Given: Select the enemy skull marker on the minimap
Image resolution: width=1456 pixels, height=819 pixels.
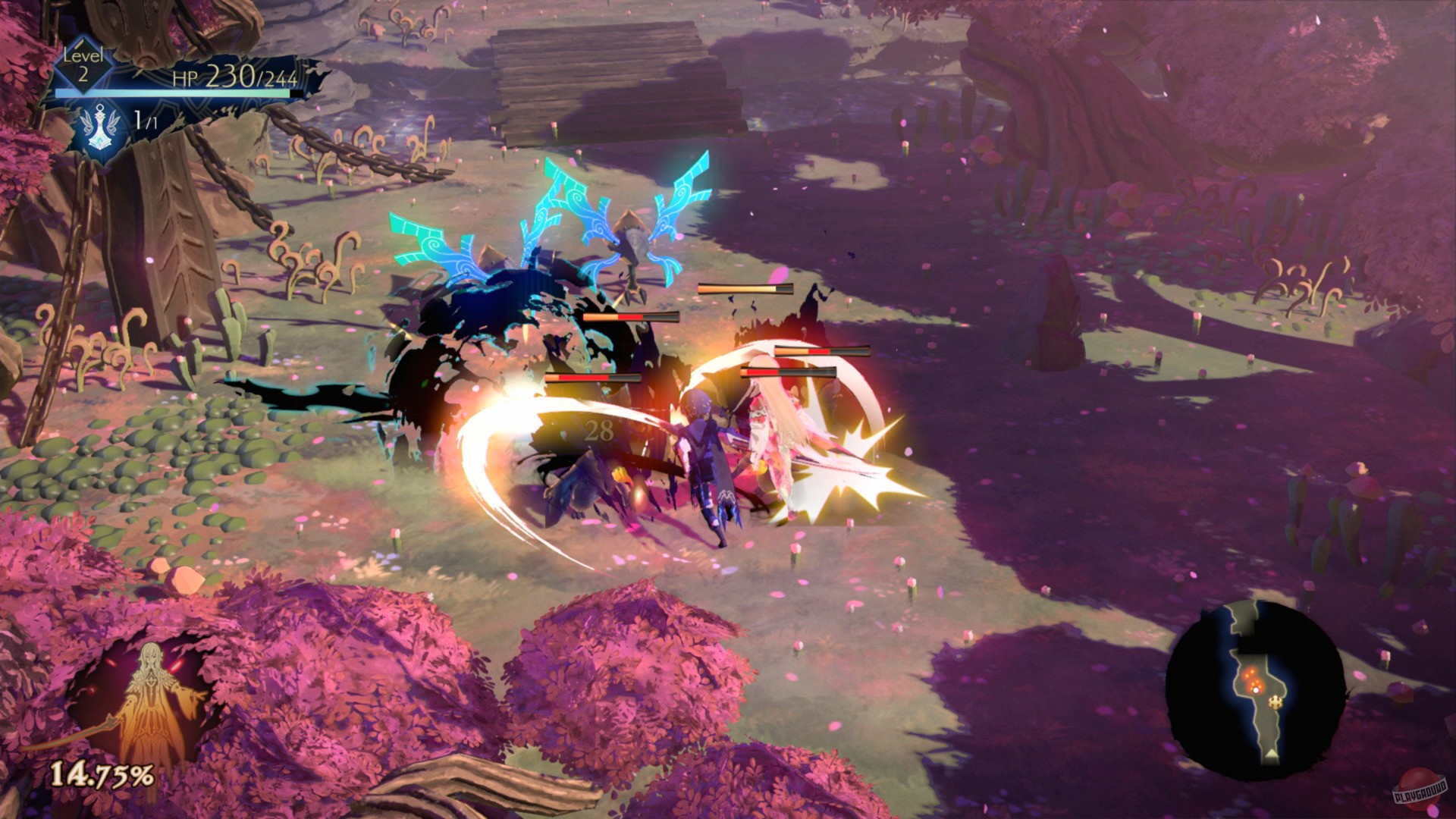Looking at the screenshot, I should coord(1276,702).
